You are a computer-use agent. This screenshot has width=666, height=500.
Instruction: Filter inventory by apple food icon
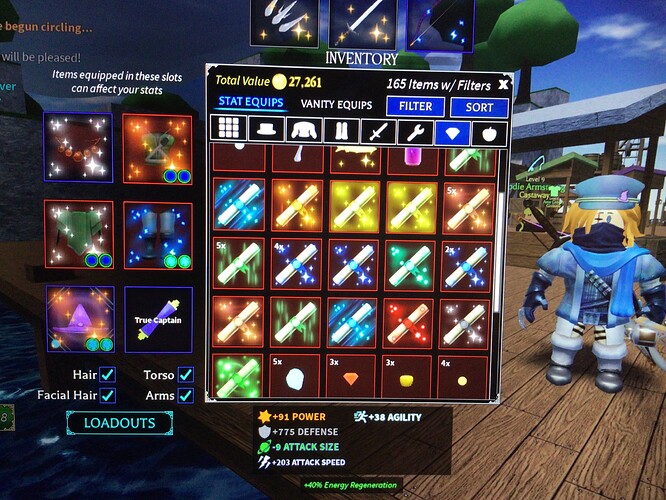(489, 133)
